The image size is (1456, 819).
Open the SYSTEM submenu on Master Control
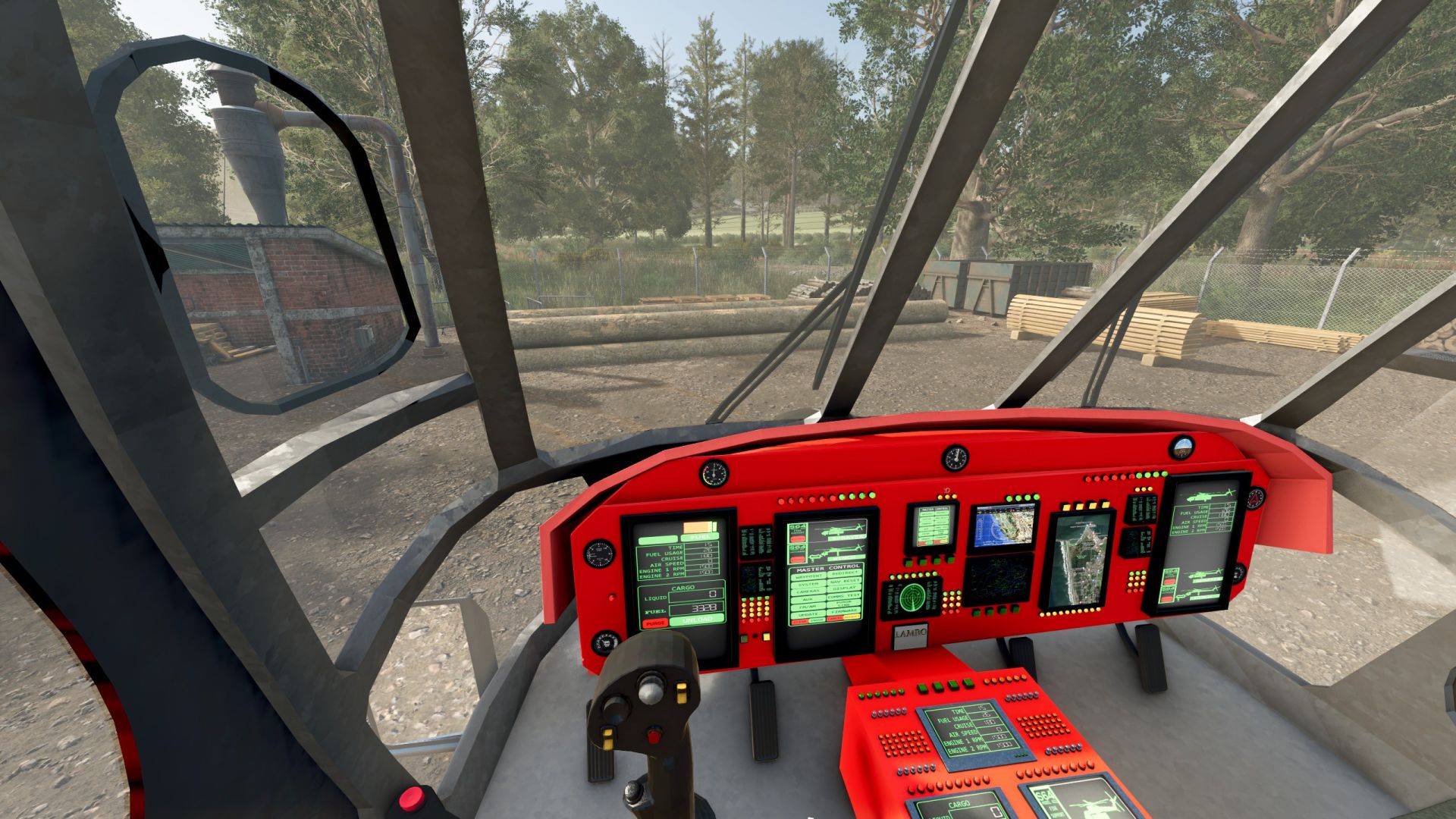[x=809, y=583]
